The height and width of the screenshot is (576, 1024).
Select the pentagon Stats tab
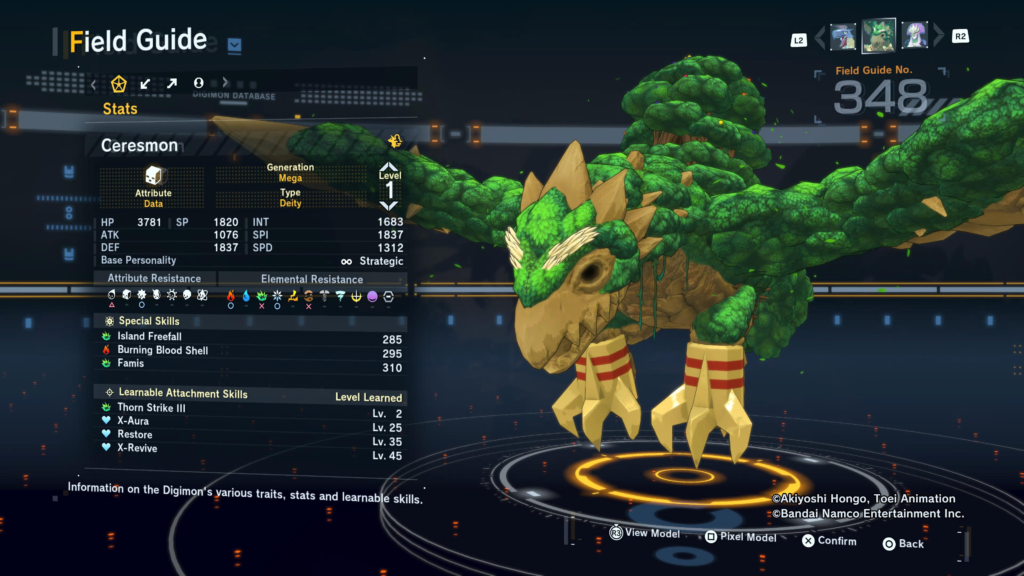point(119,83)
